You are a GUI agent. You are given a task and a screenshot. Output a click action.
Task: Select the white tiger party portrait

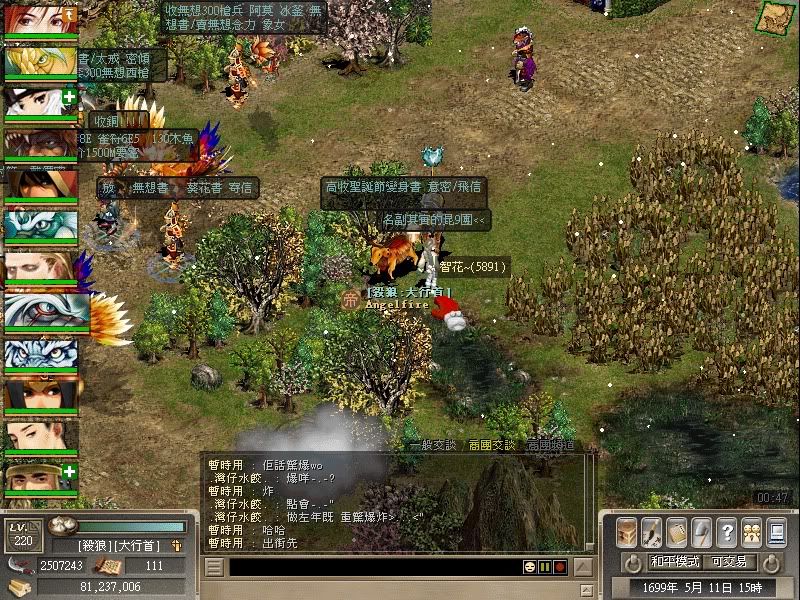coord(40,354)
